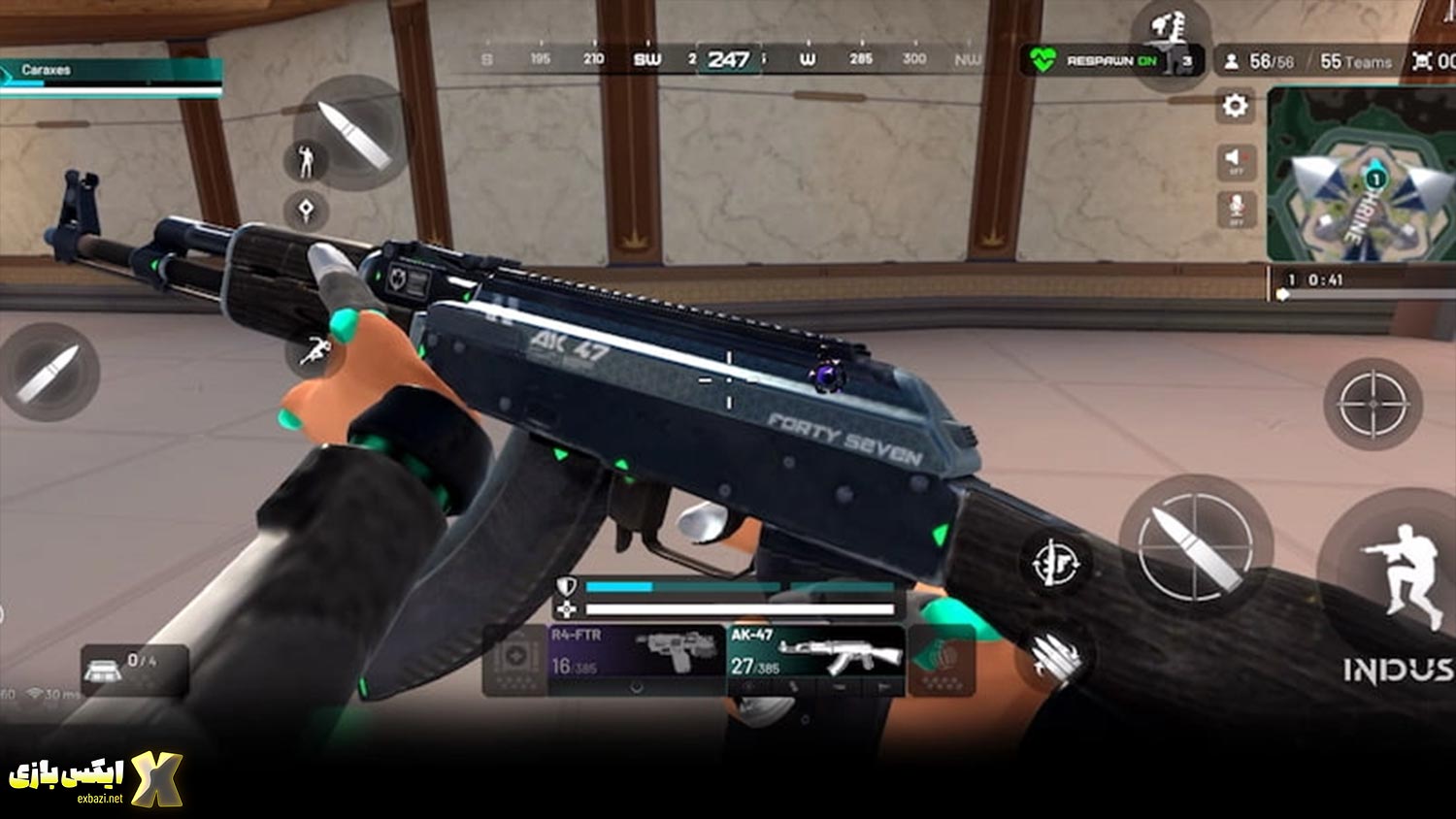This screenshot has width=1456, height=819.
Task: Toggle the speaker audio off button
Action: [1235, 160]
